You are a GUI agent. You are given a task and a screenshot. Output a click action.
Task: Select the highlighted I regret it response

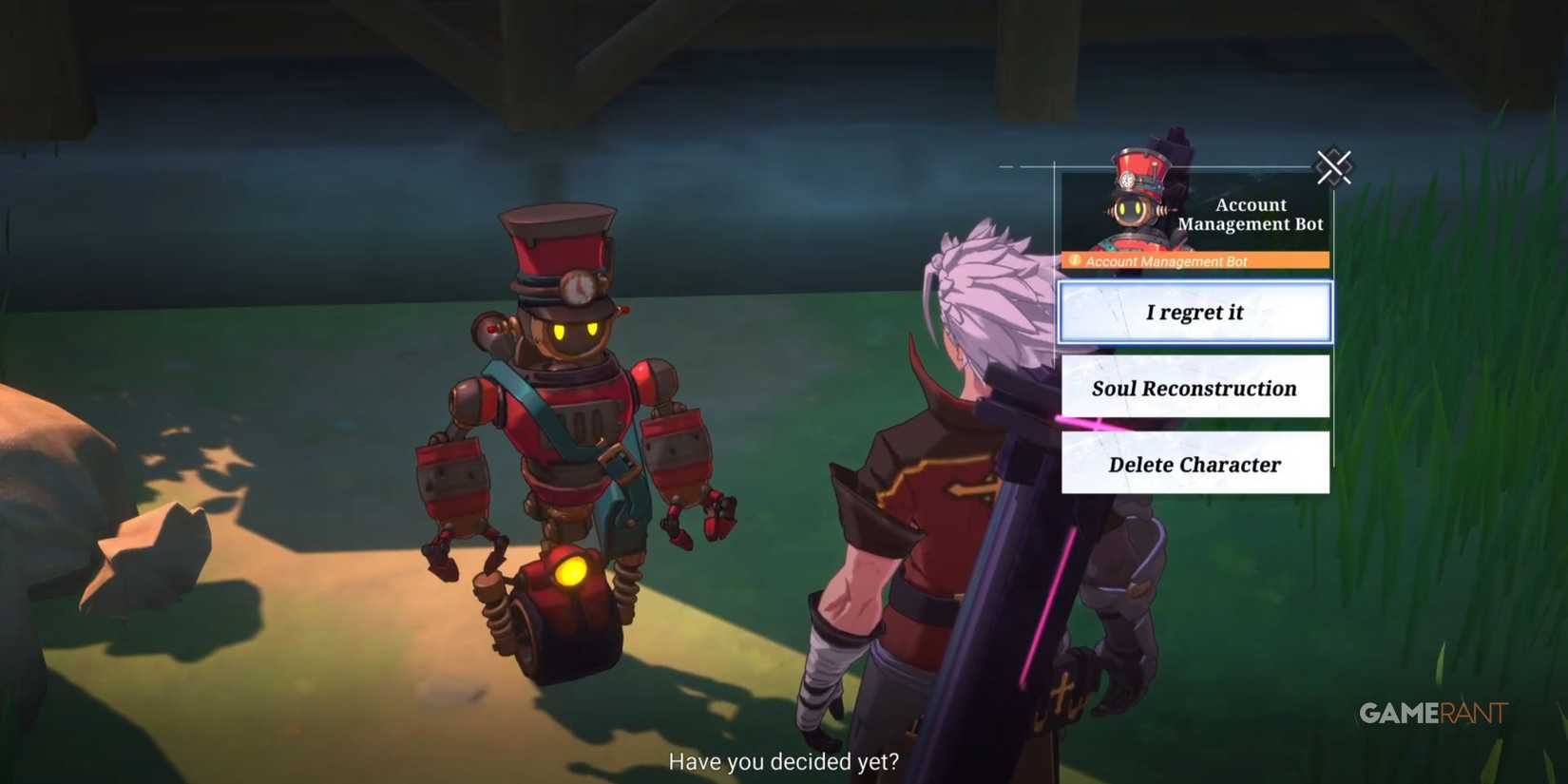(x=1195, y=312)
